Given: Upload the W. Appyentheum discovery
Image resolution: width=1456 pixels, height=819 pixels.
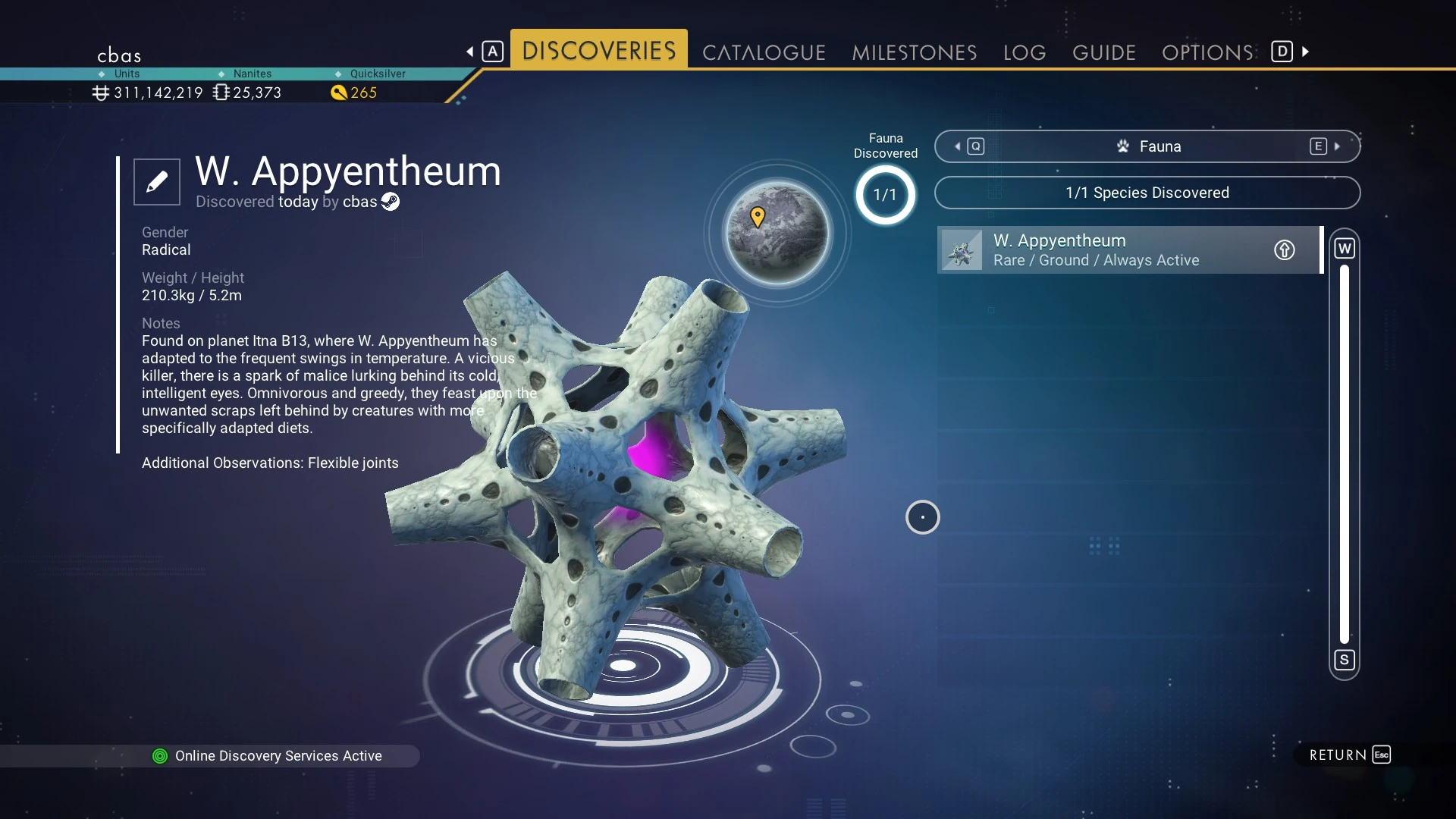Looking at the screenshot, I should pyautogui.click(x=1284, y=250).
